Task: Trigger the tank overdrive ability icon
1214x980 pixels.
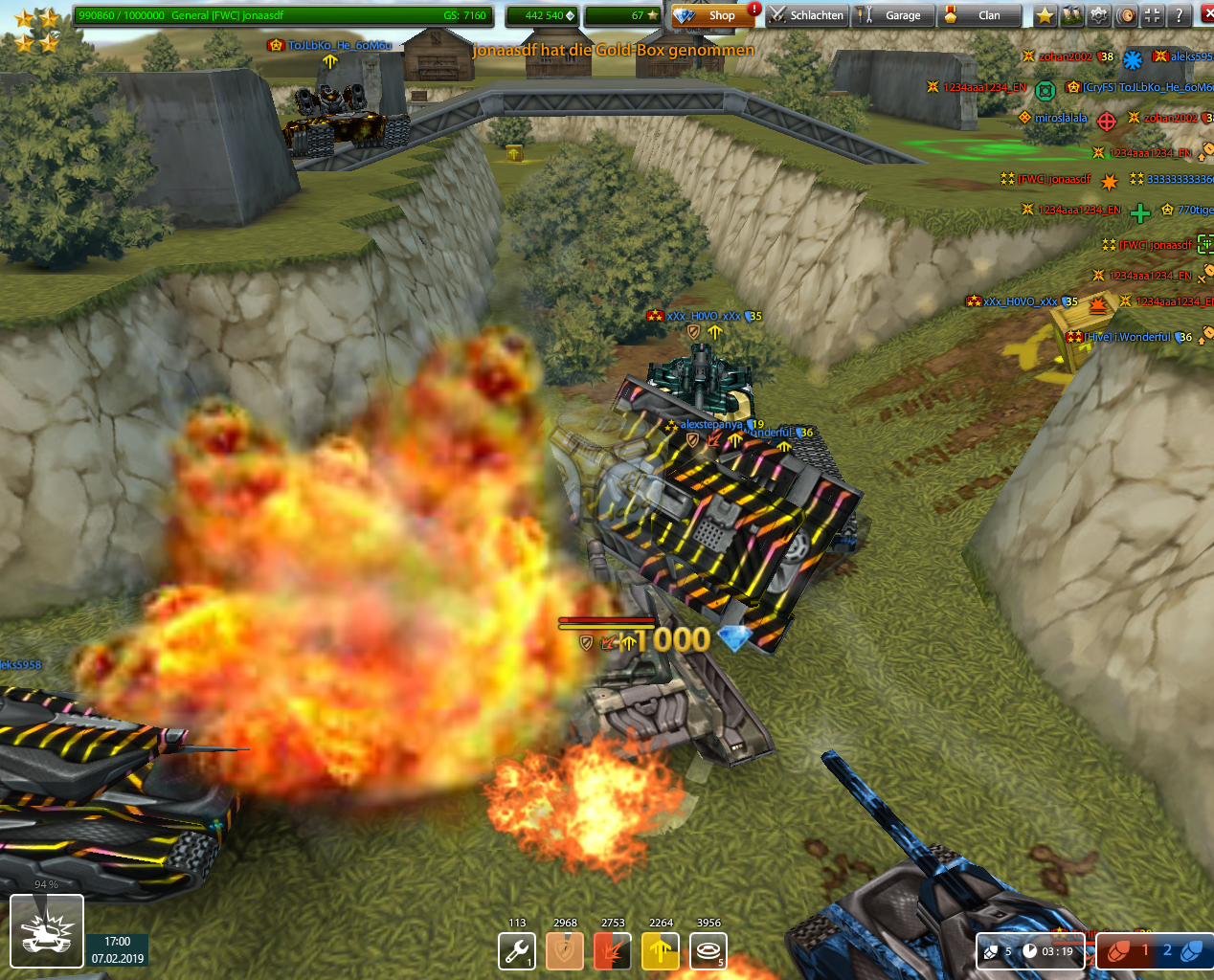Action: coord(47,931)
